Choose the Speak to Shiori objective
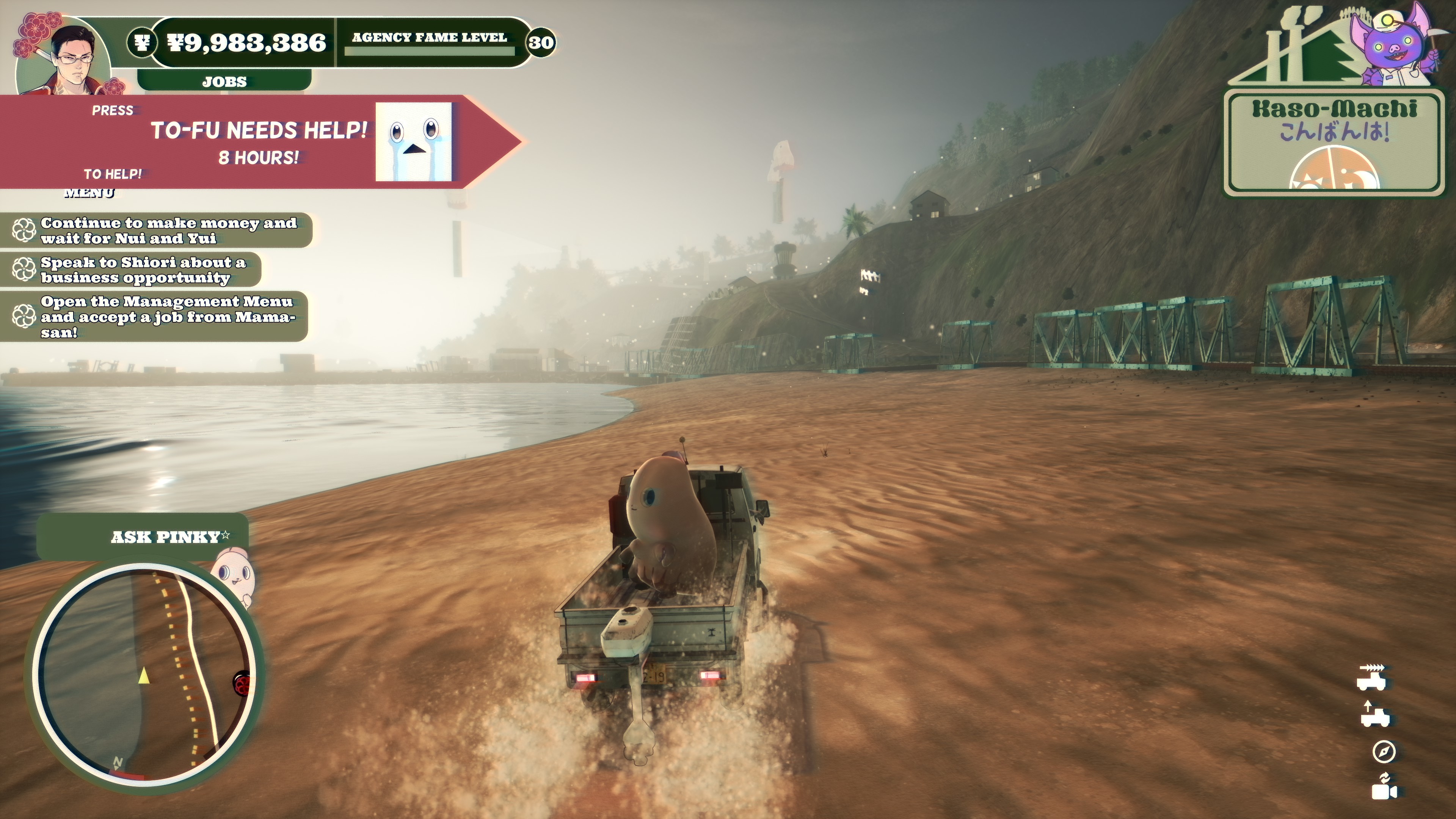 (x=136, y=270)
